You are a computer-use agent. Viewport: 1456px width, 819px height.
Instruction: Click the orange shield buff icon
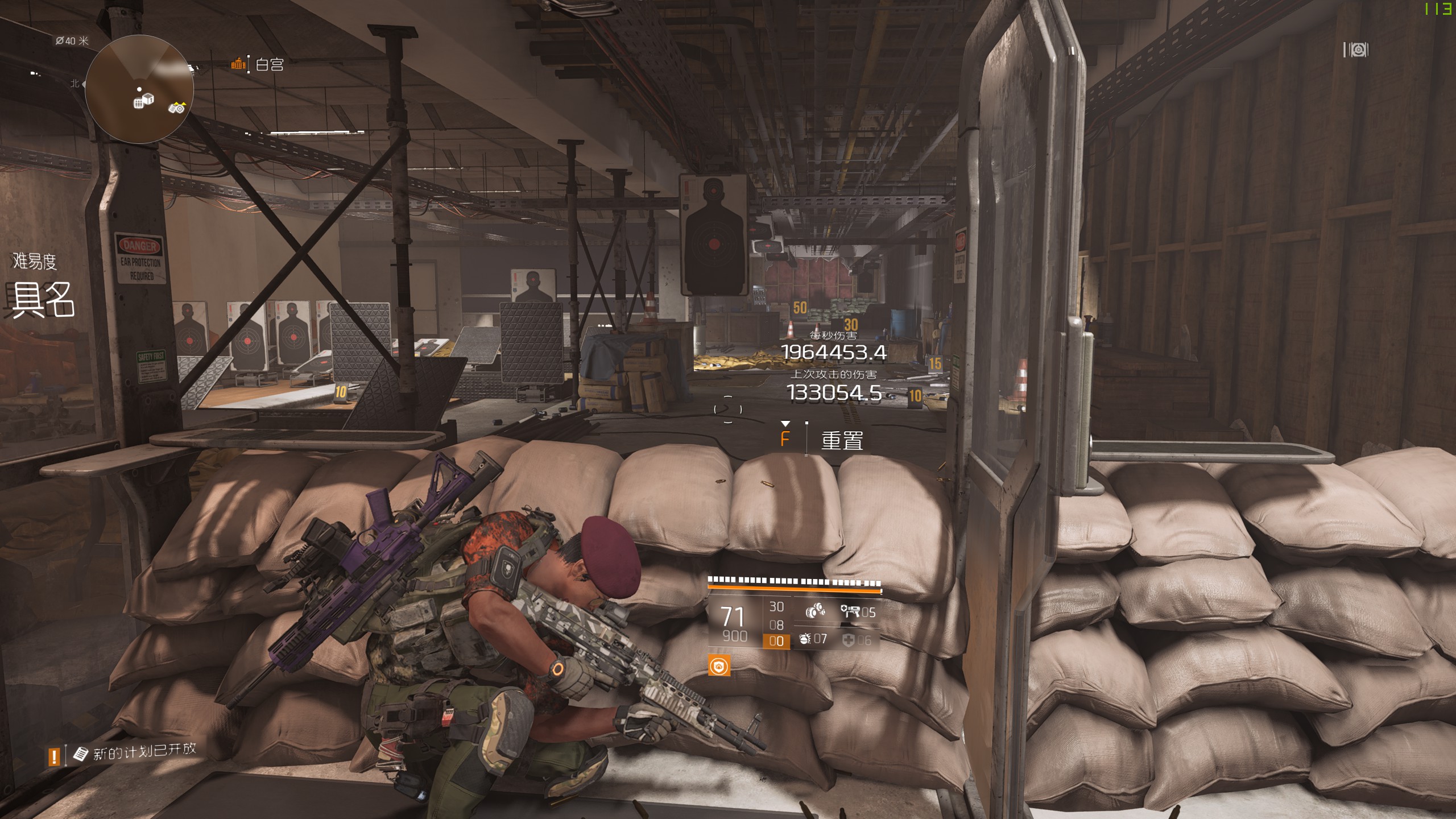coord(719,666)
